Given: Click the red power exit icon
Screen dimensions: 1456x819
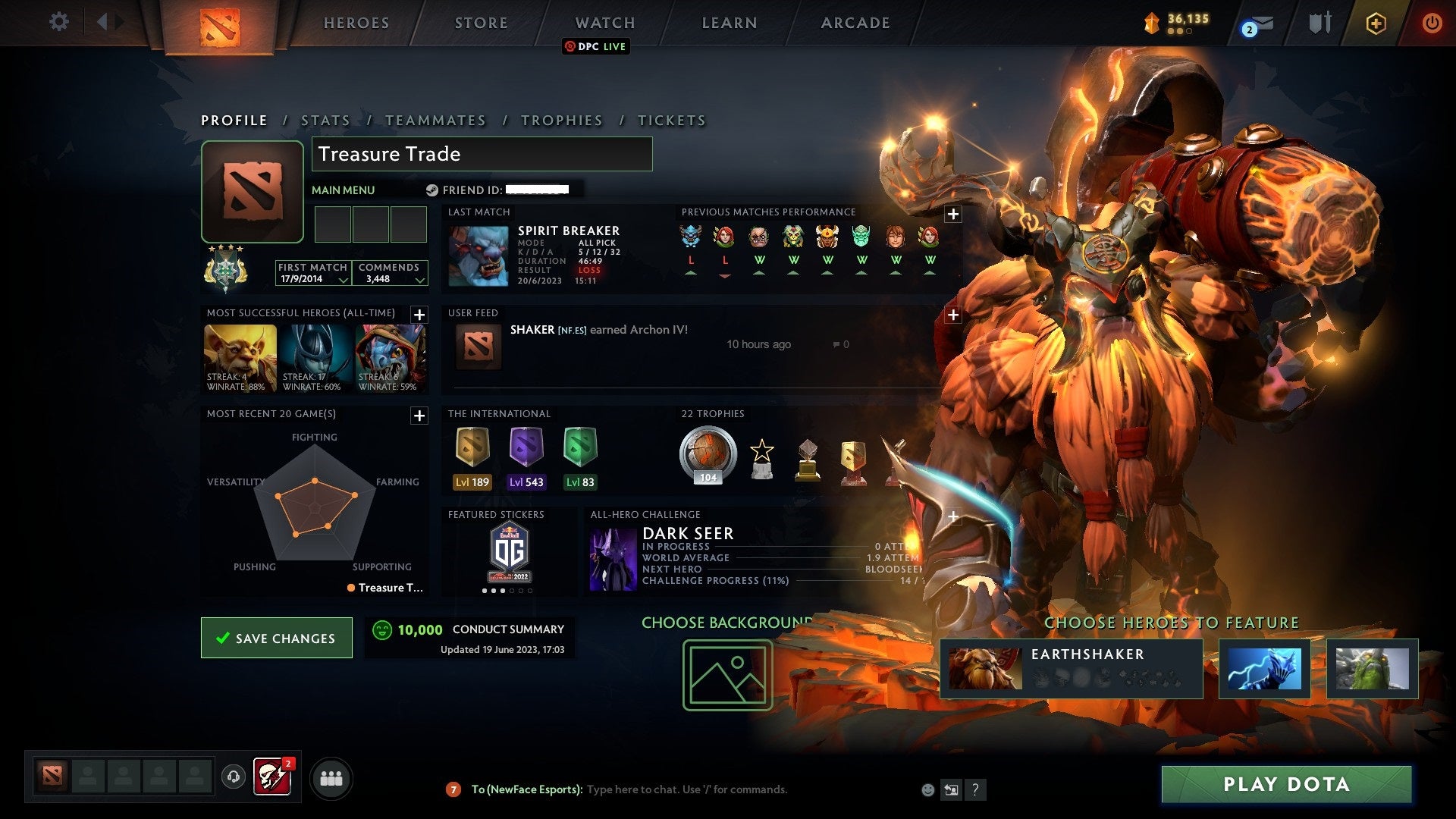Looking at the screenshot, I should pyautogui.click(x=1432, y=22).
